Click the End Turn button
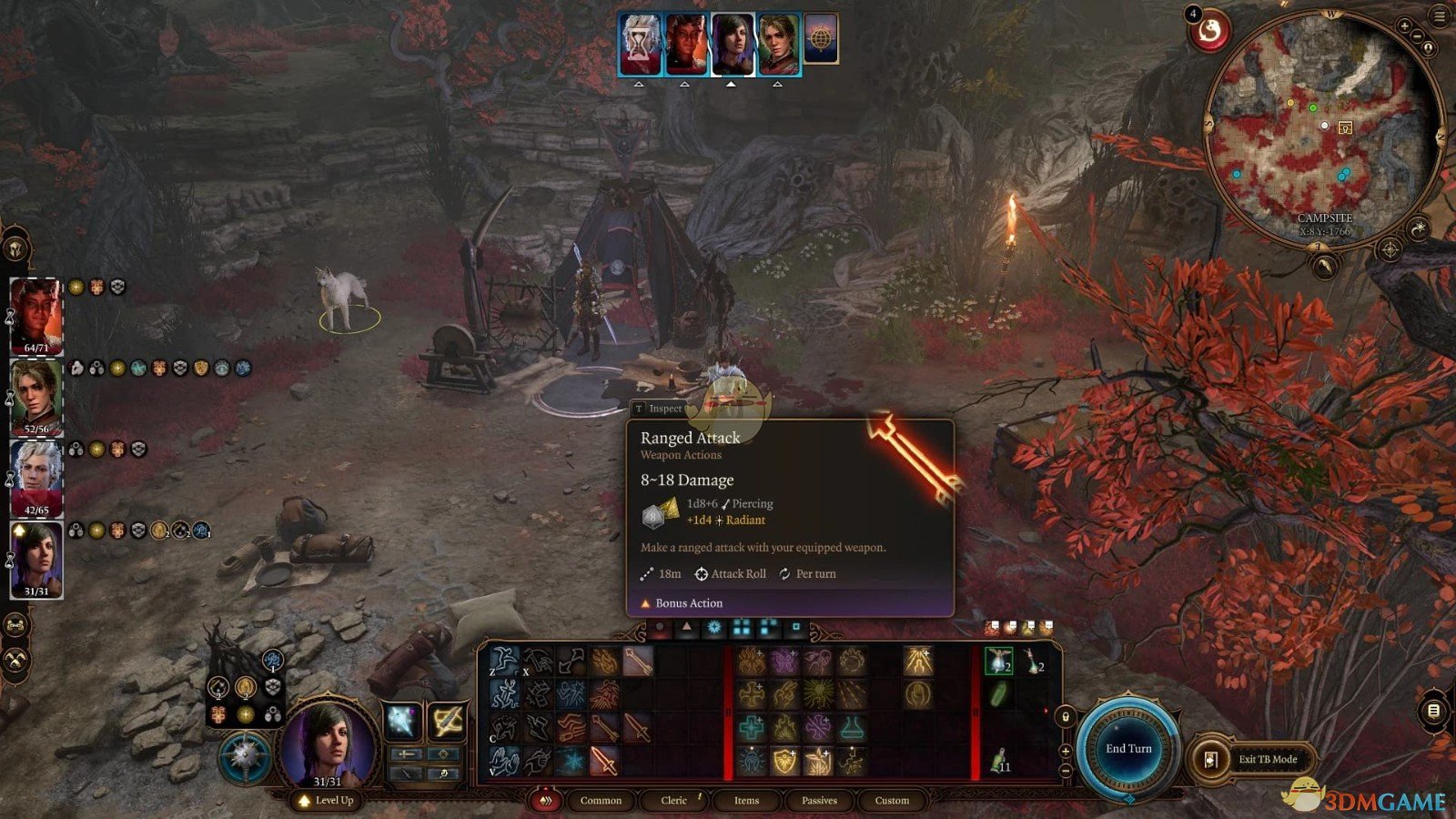This screenshot has width=1456, height=819. pos(1128,749)
